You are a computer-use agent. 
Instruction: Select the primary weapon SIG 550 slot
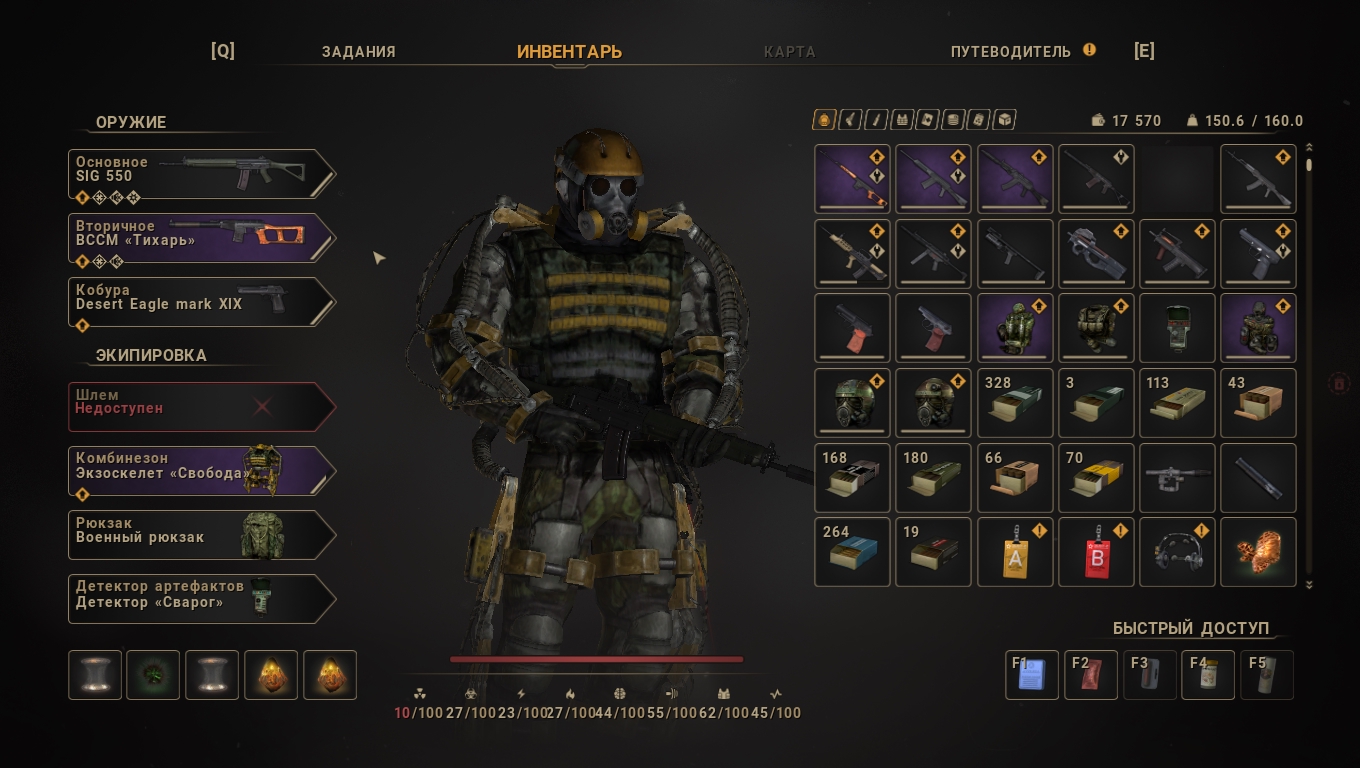200,175
